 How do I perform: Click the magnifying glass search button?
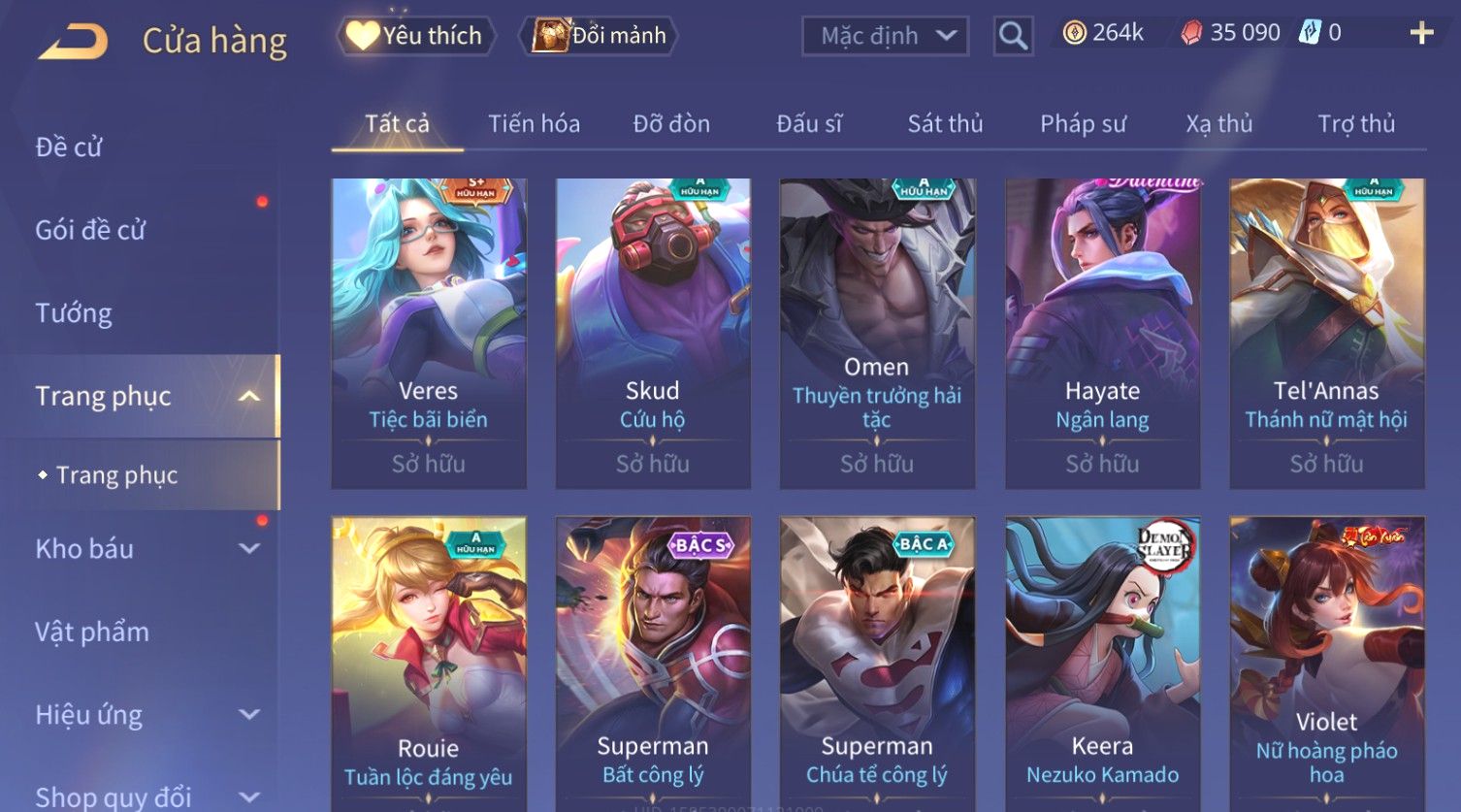coord(1013,36)
